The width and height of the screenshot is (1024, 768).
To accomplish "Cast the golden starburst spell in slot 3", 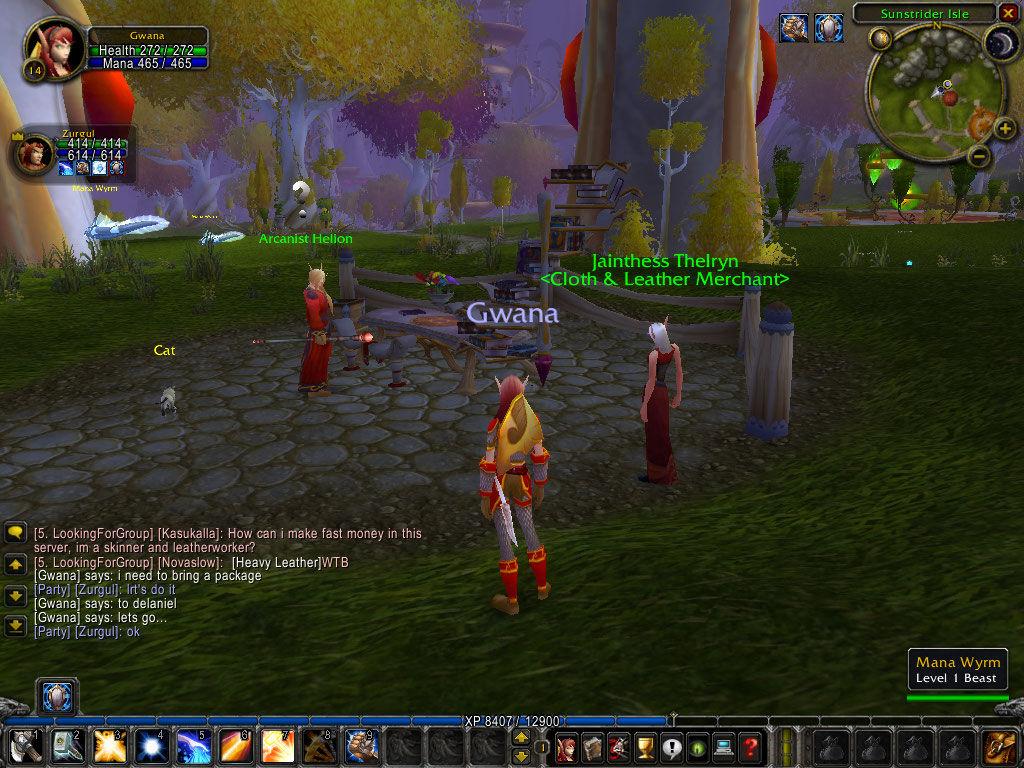I will pyautogui.click(x=108, y=746).
